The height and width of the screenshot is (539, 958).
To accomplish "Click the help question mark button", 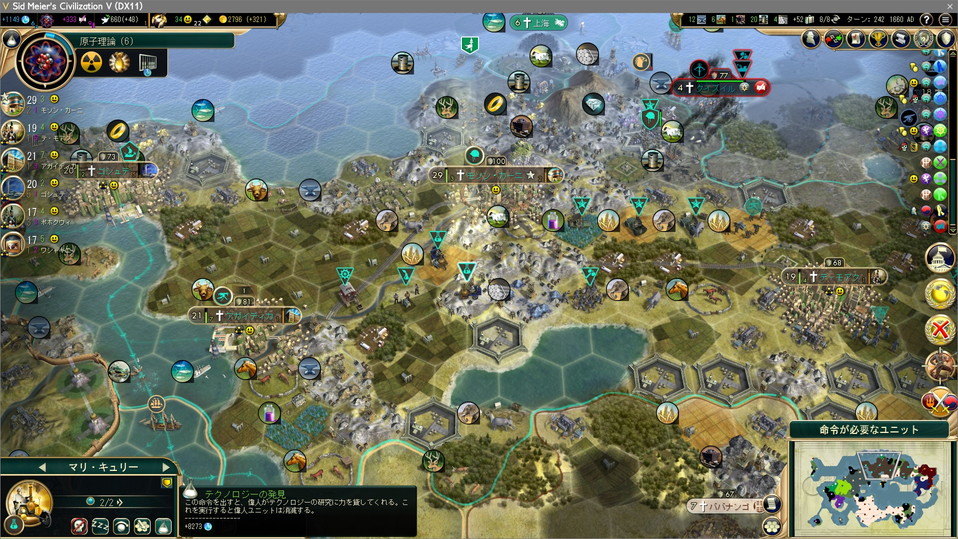I will pyautogui.click(x=926, y=19).
